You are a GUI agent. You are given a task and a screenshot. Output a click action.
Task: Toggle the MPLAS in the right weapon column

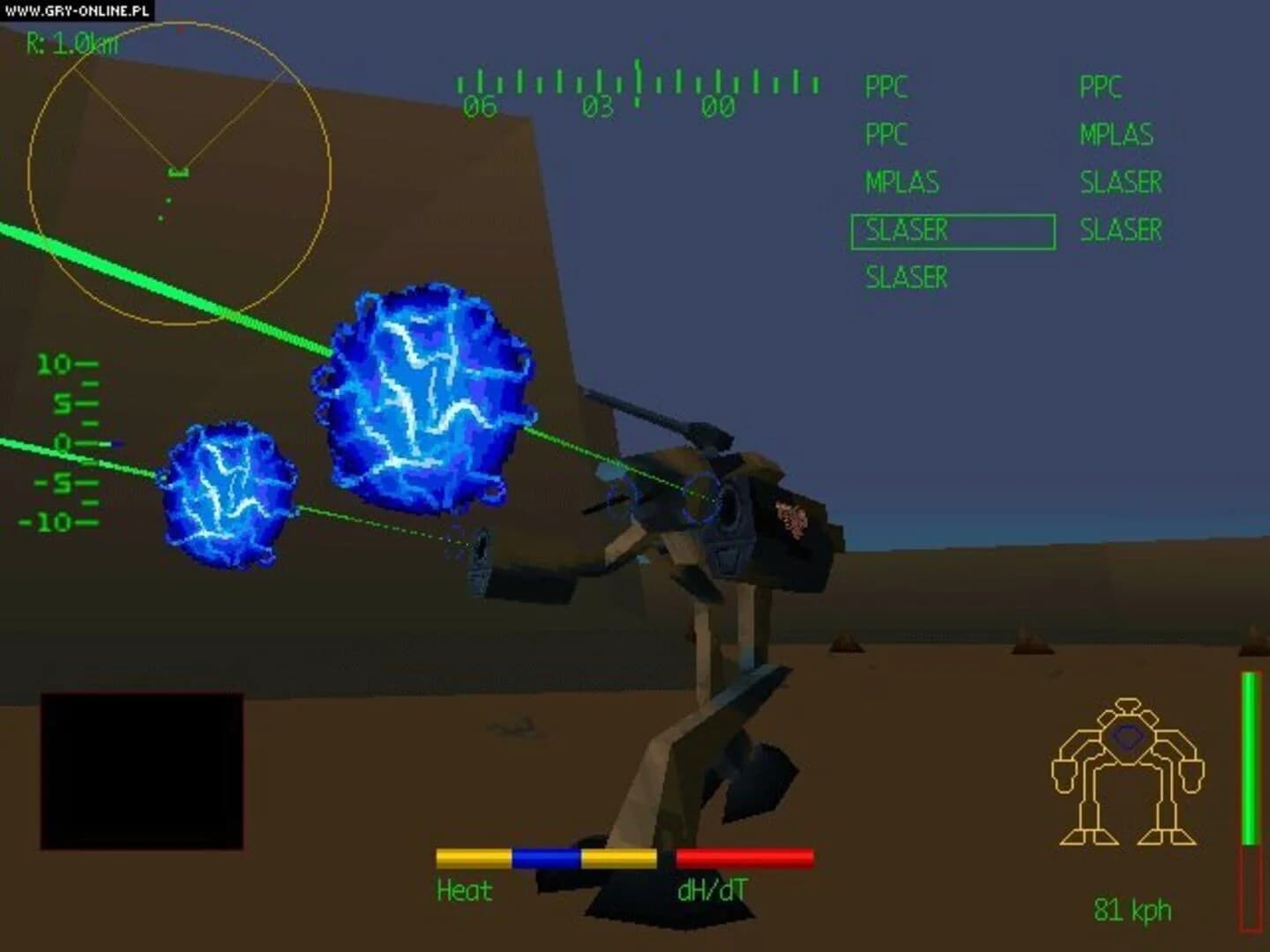click(x=1118, y=134)
